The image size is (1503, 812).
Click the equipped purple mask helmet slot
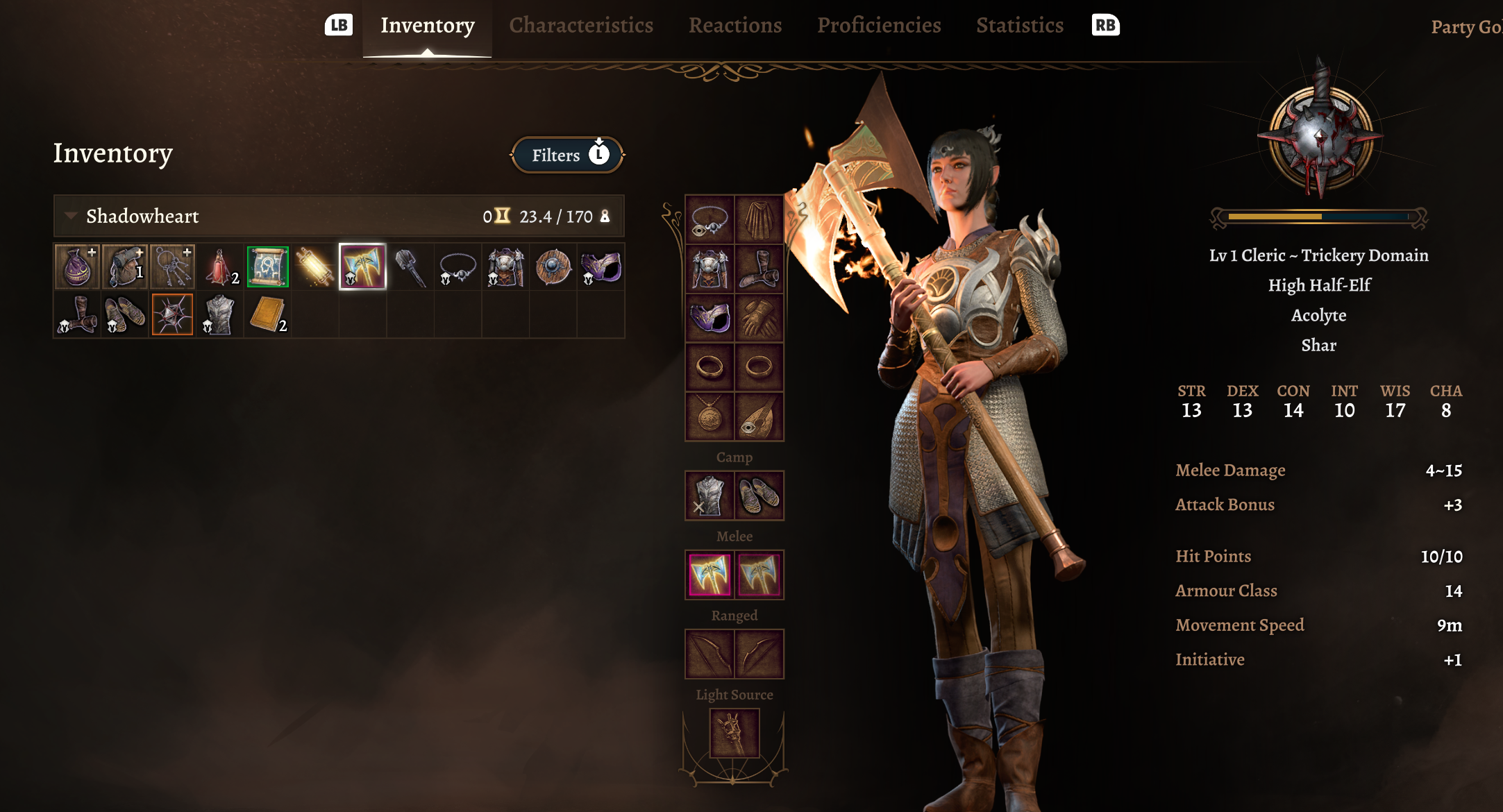pos(709,318)
